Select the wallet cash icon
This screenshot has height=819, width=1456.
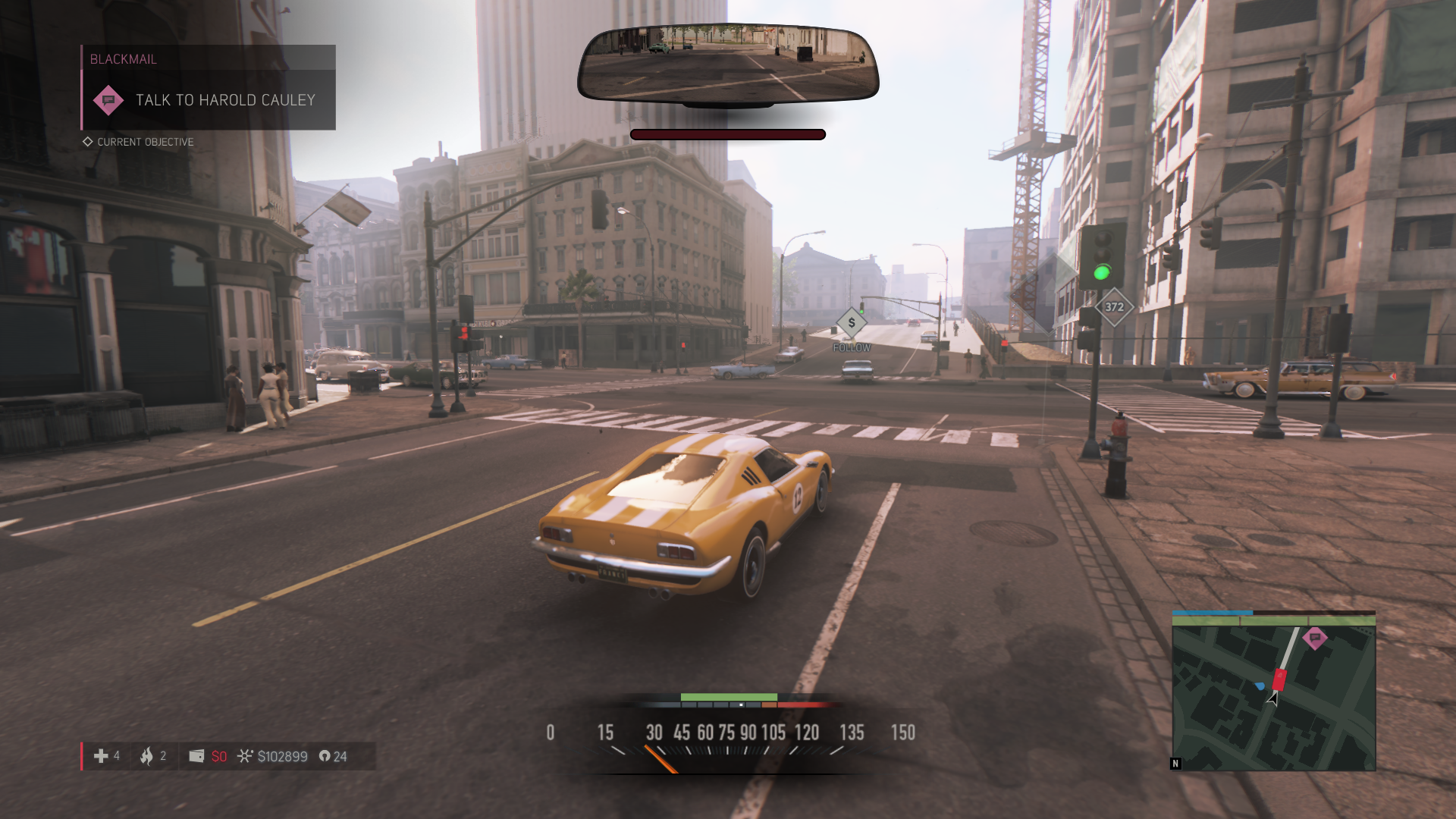point(196,756)
